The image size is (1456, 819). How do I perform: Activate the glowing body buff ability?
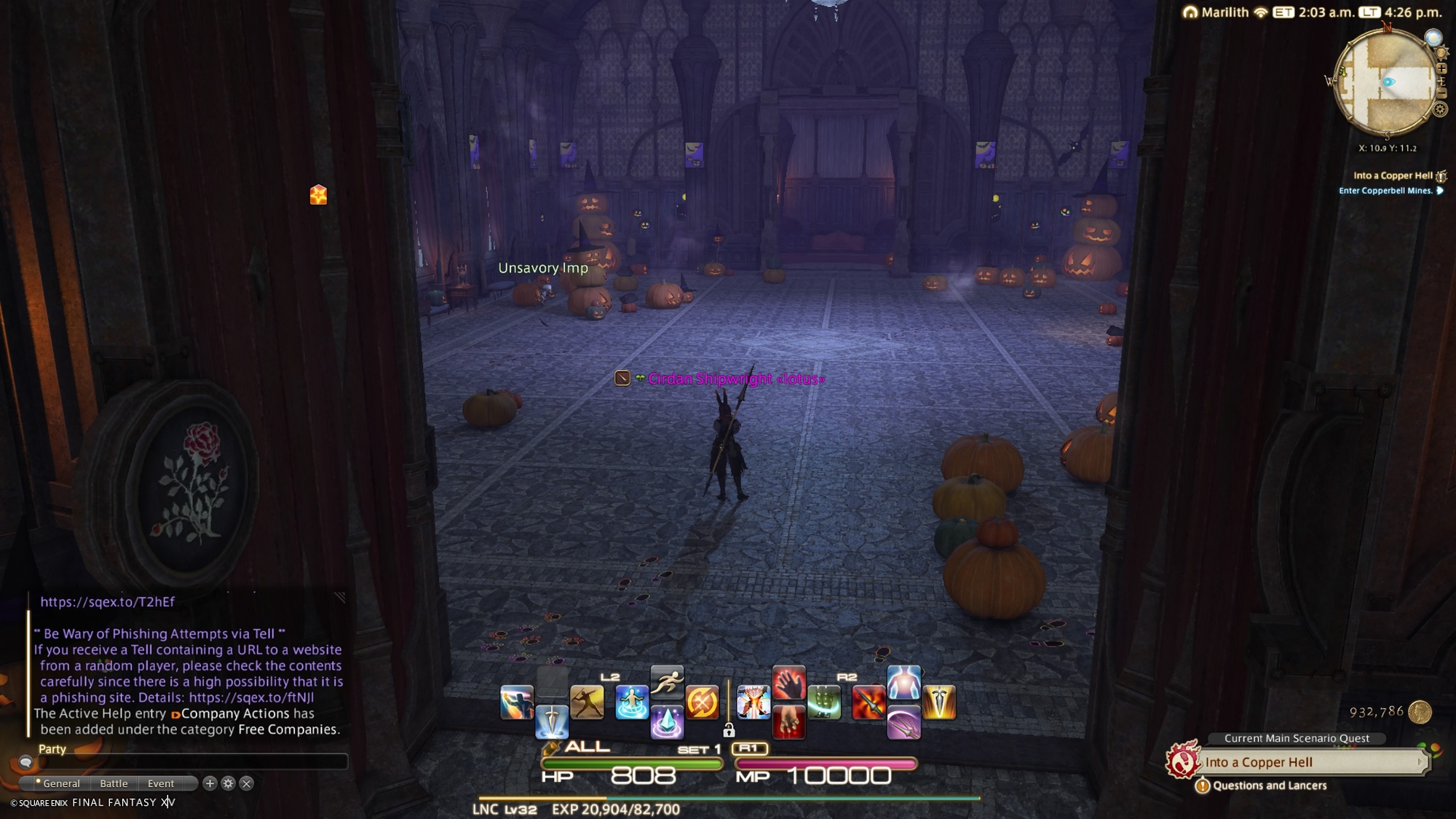click(904, 683)
